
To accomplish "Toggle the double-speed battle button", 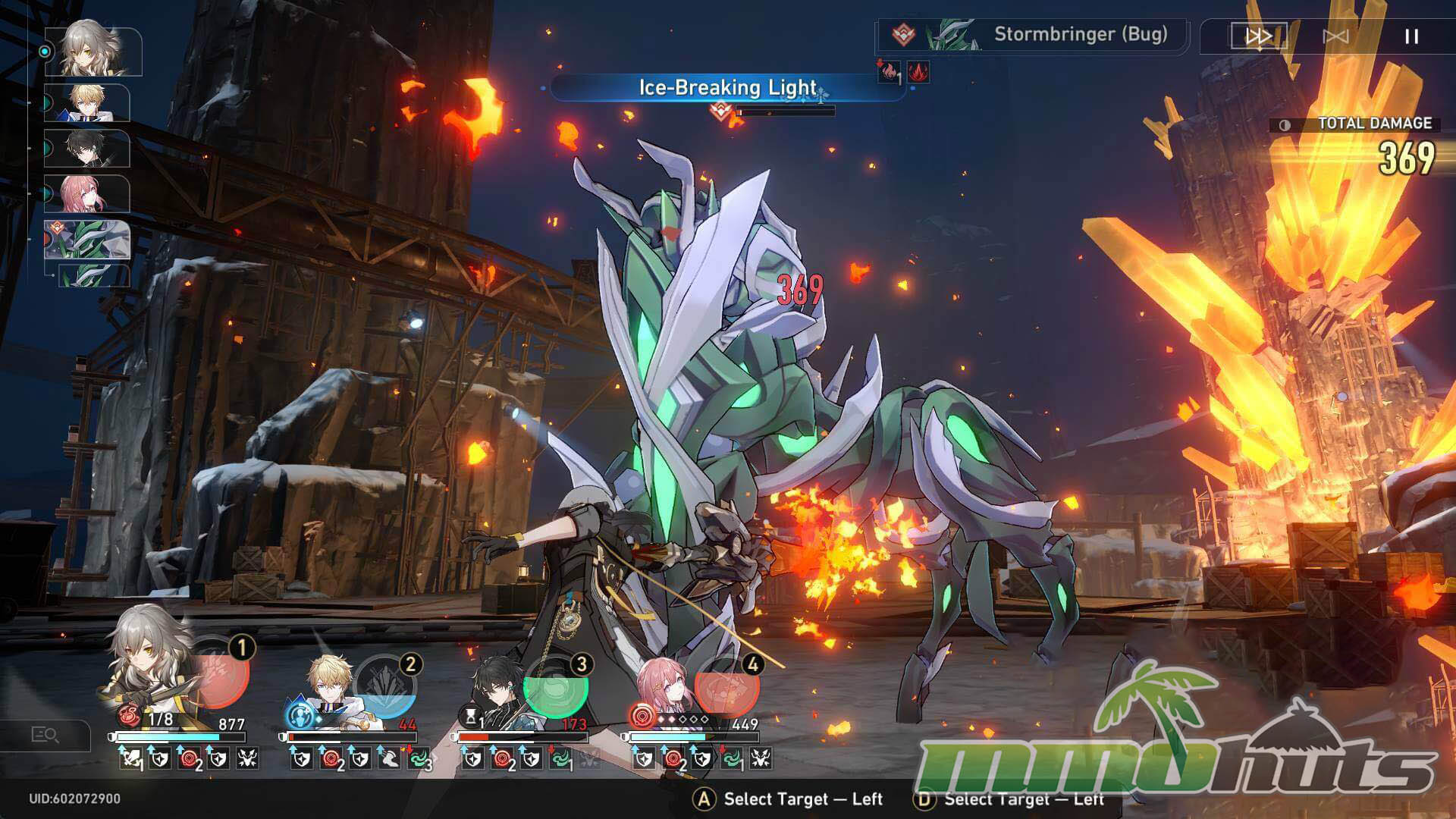I will (1258, 36).
